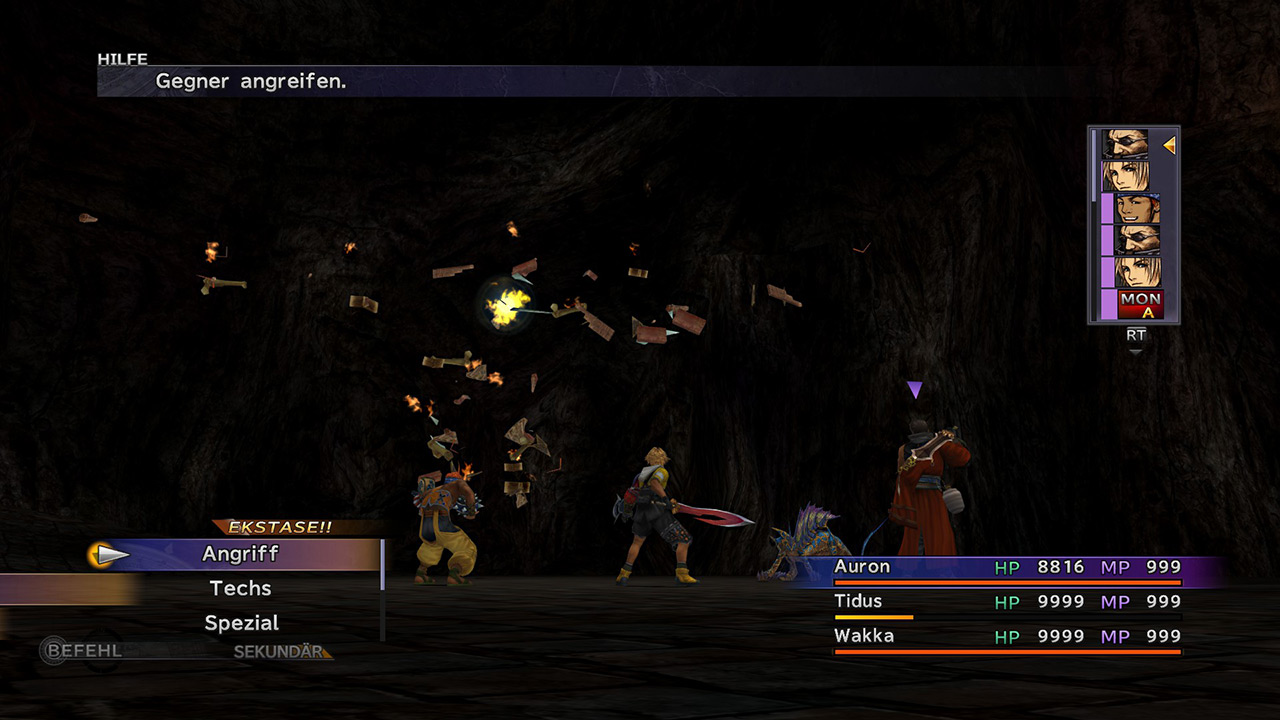Viewport: 1280px width, 720px height.
Task: Select the MON A turn order entry
Action: [x=1140, y=304]
